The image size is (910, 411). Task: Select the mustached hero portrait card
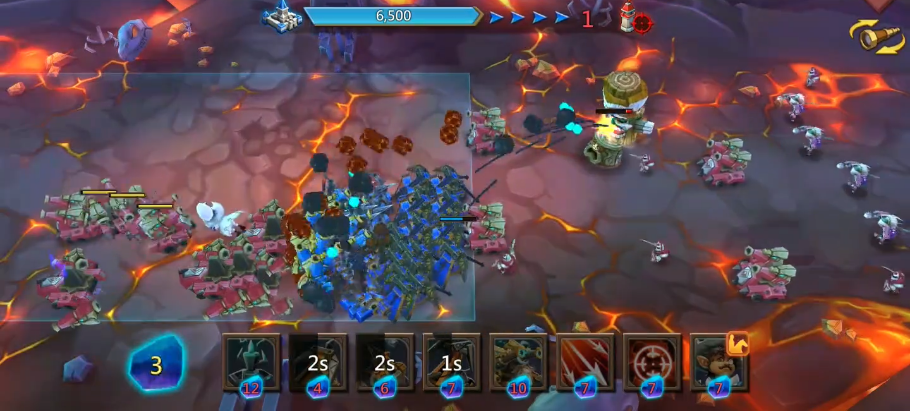tap(717, 361)
